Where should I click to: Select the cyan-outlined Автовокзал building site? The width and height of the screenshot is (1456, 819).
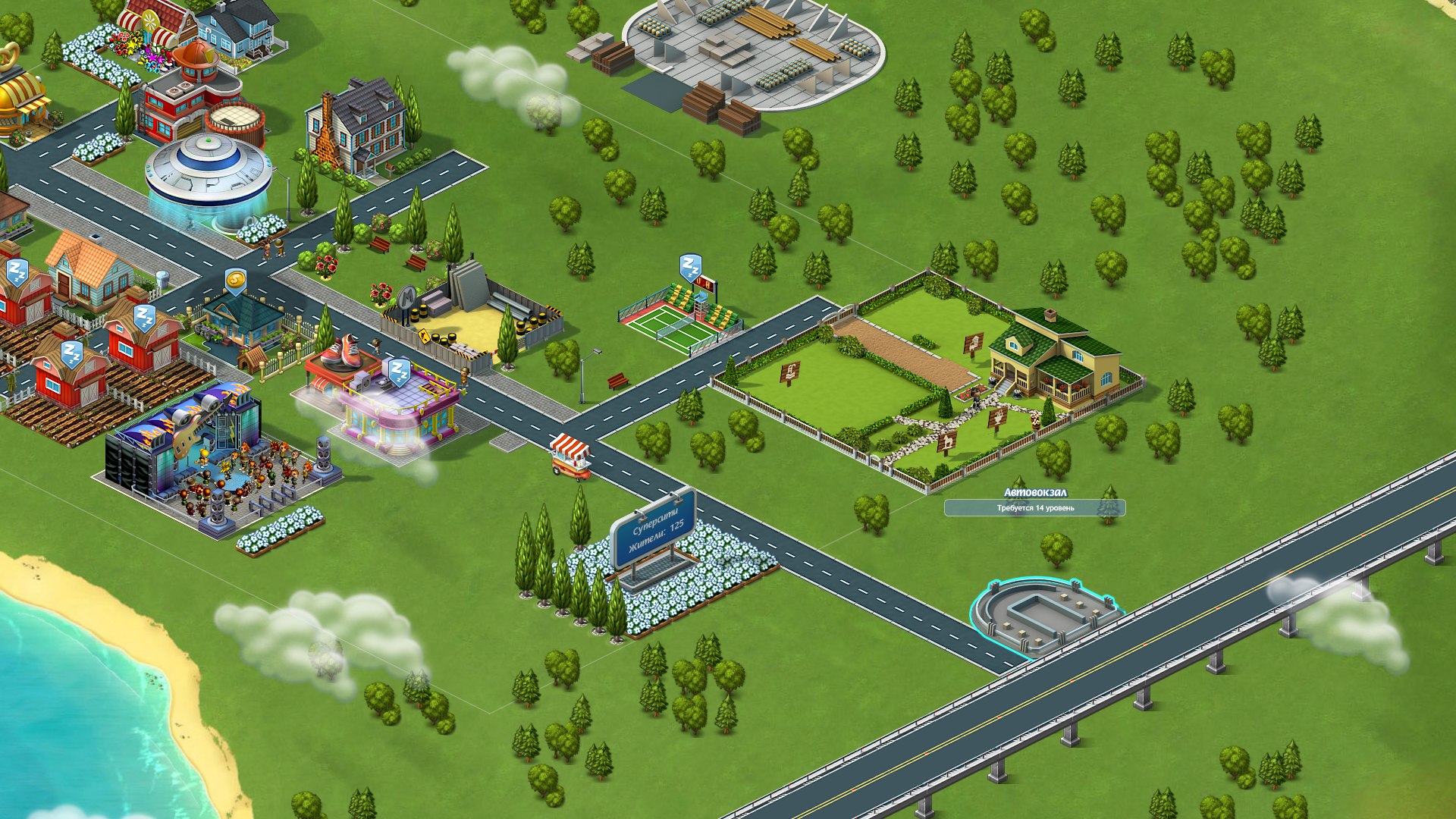pyautogui.click(x=1044, y=614)
